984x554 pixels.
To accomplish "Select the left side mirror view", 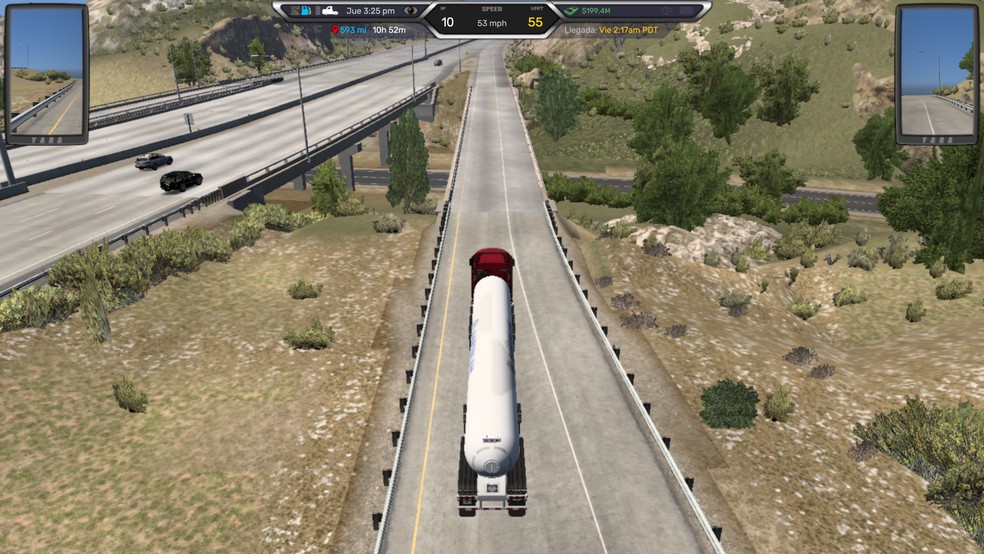I will (x=46, y=74).
